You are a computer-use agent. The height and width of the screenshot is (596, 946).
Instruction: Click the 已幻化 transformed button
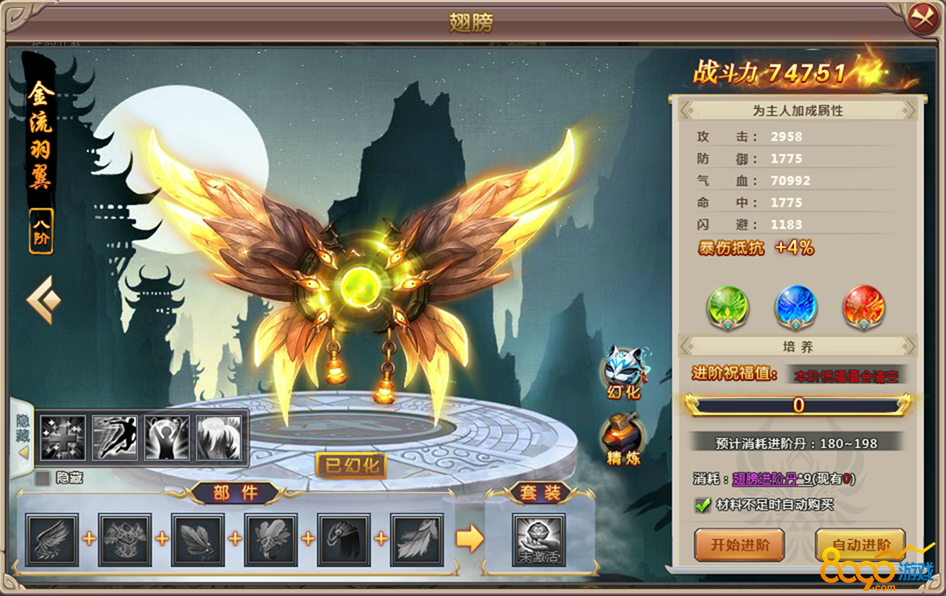350,465
